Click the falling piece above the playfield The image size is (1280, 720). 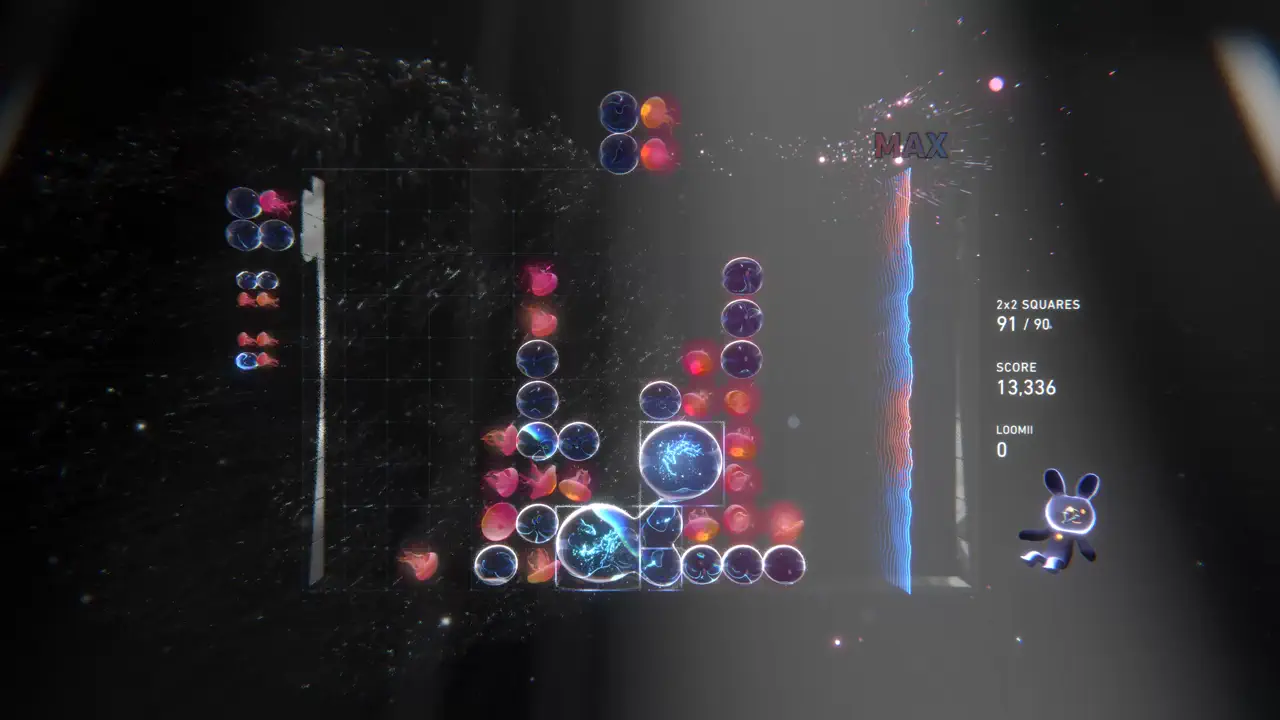[637, 130]
